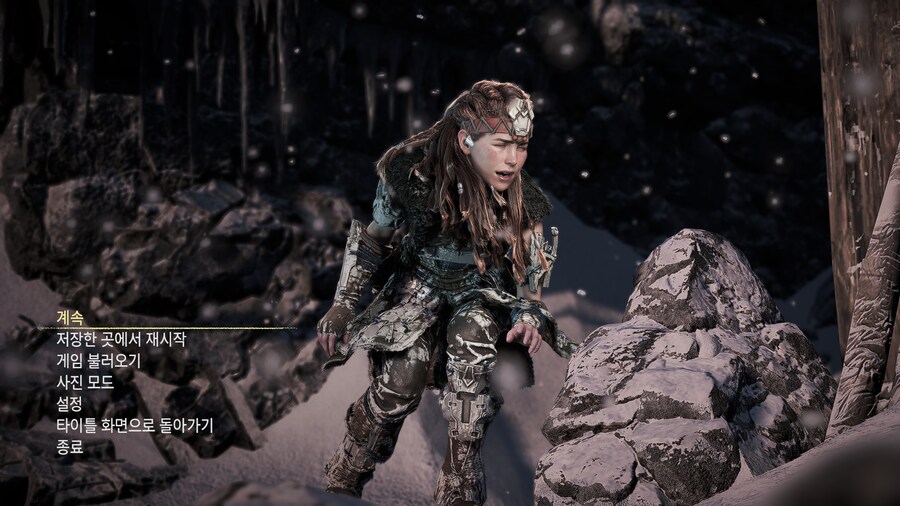Select 타이틀 화면으로 돌아가기 option
This screenshot has height=506, width=900.
[134, 425]
